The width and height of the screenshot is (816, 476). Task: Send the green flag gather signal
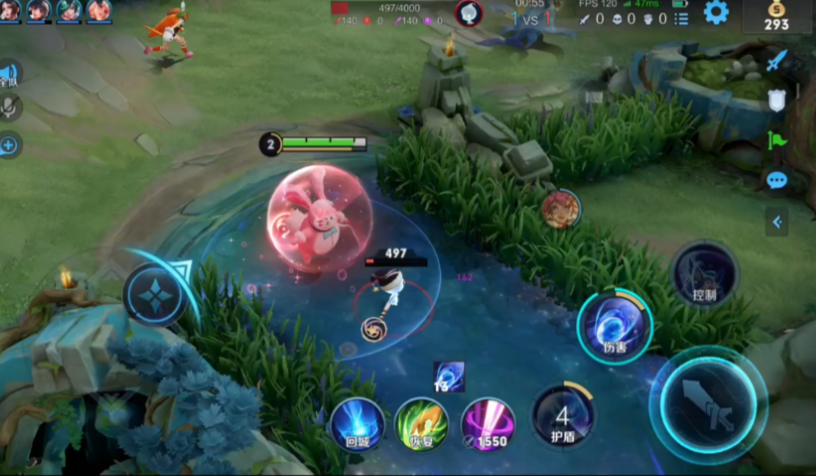777,141
